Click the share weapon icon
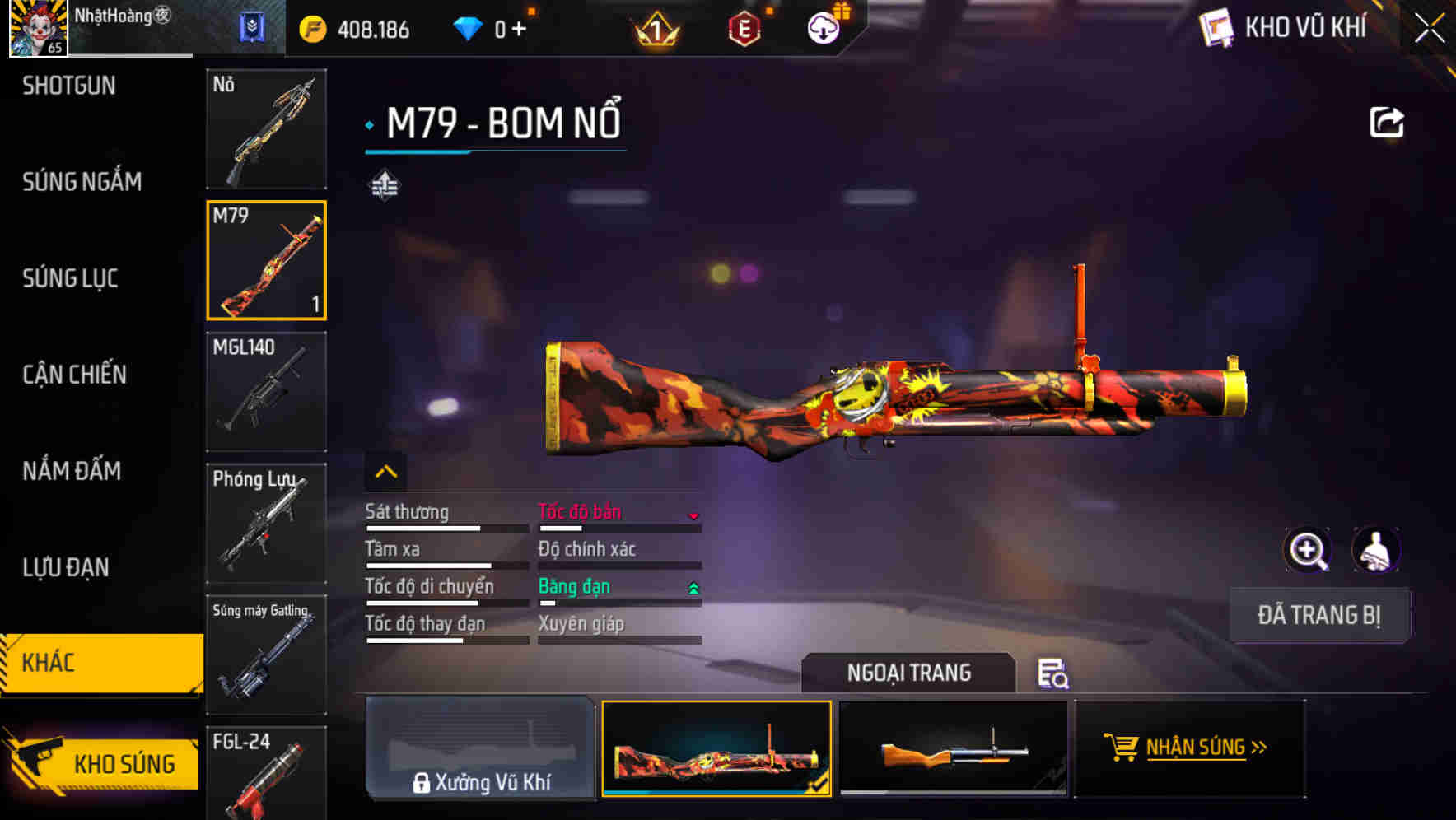 (x=1388, y=120)
